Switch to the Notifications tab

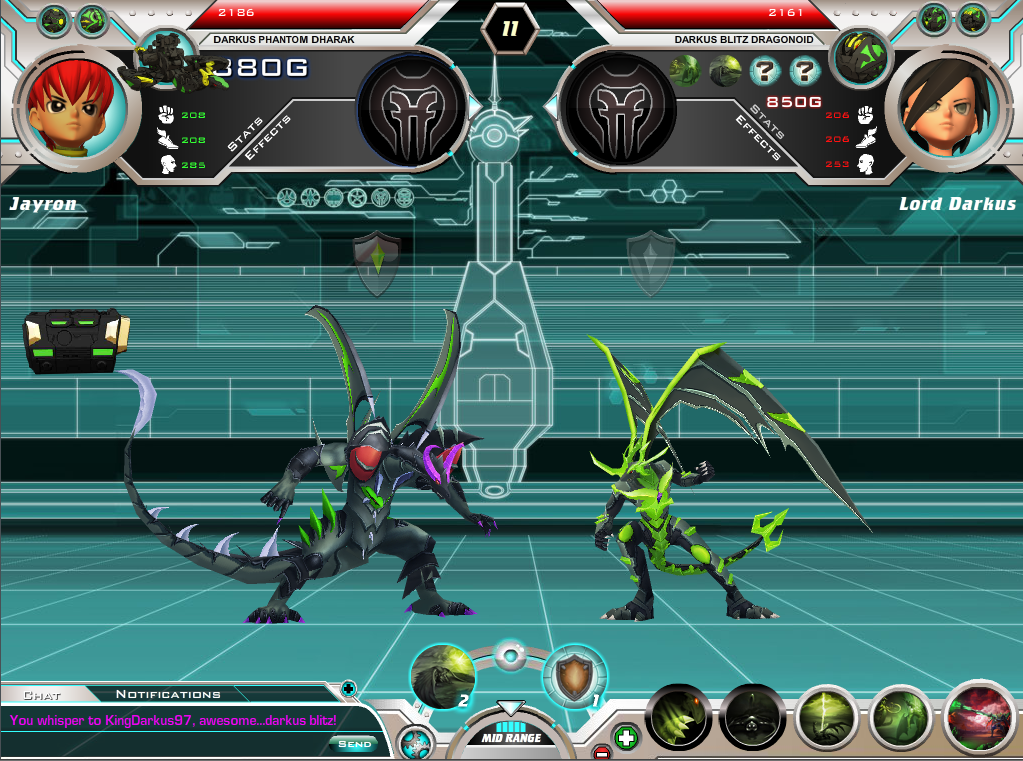click(x=168, y=694)
